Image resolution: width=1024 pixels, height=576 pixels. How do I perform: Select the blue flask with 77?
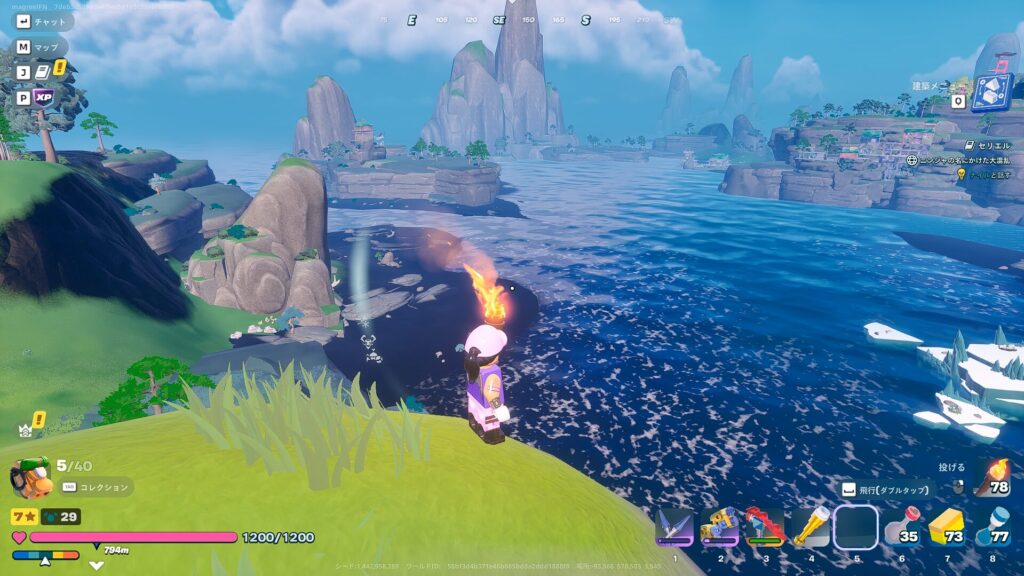pos(992,527)
